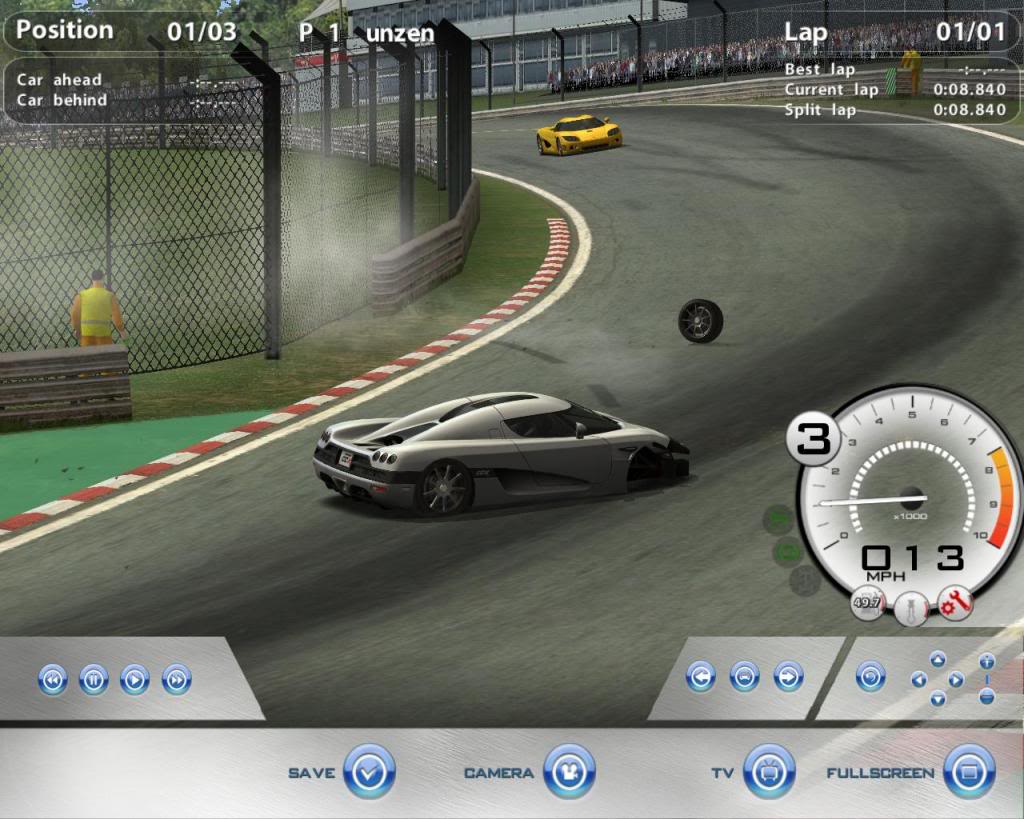
Task: Click the circular reset camera button
Action: coord(870,677)
